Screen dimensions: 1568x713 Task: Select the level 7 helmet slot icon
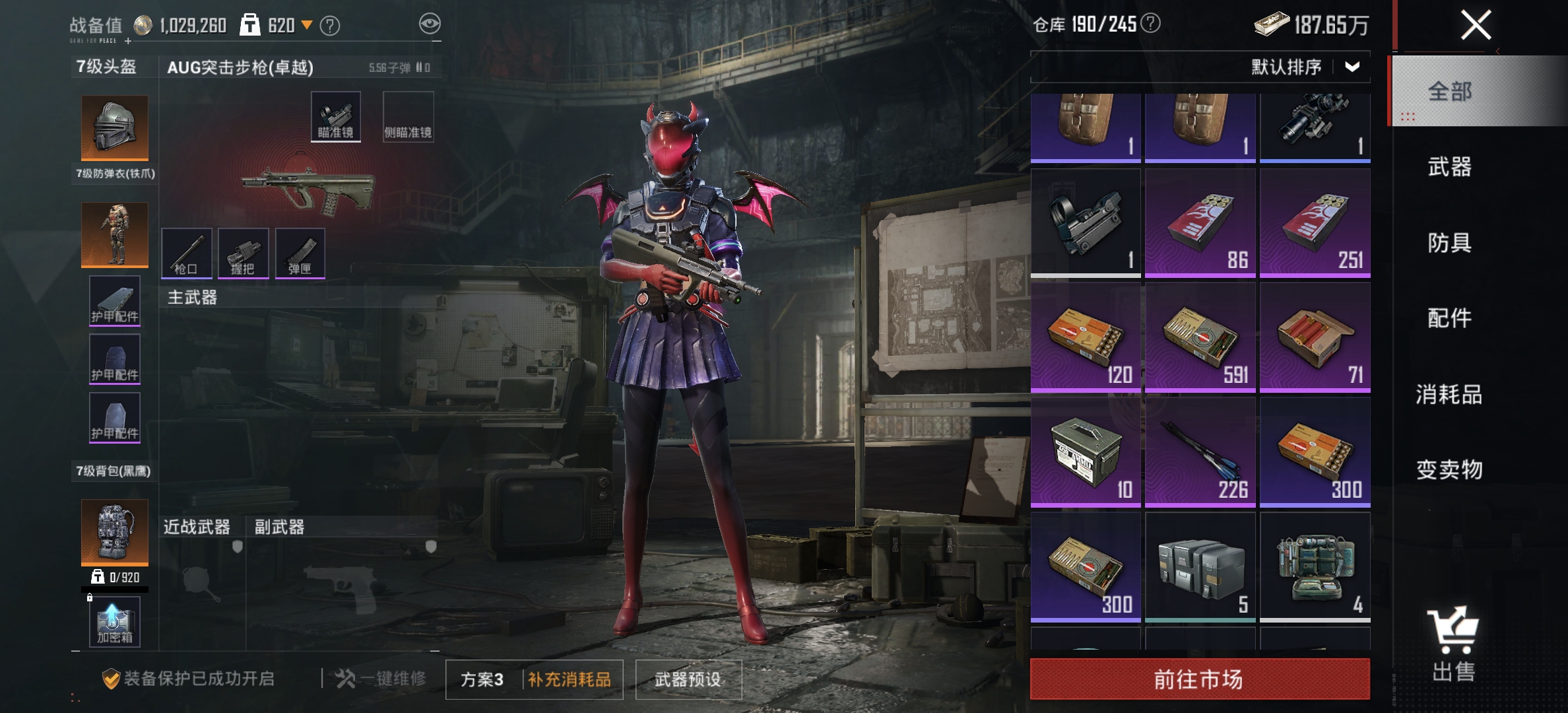click(x=114, y=127)
